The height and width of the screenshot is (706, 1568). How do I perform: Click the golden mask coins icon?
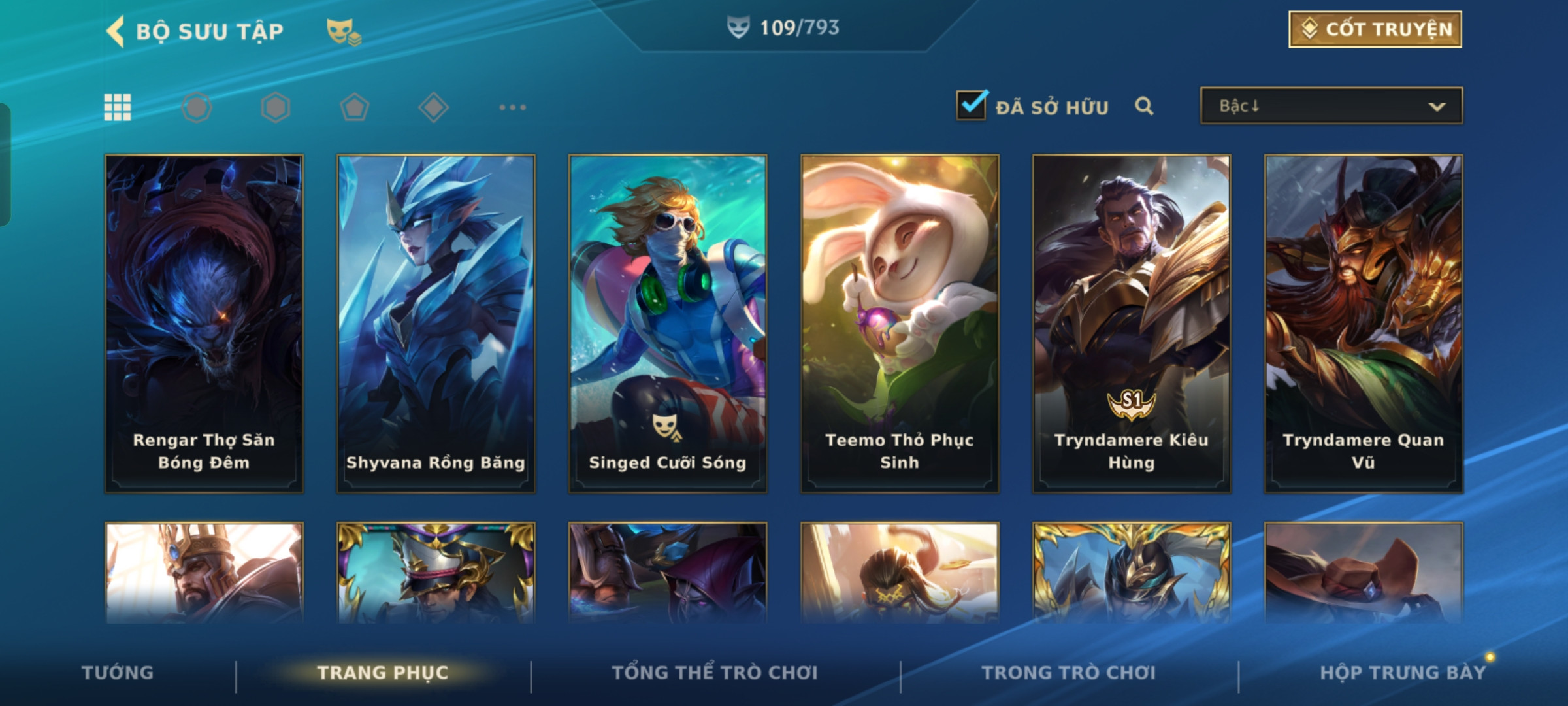pos(344,31)
